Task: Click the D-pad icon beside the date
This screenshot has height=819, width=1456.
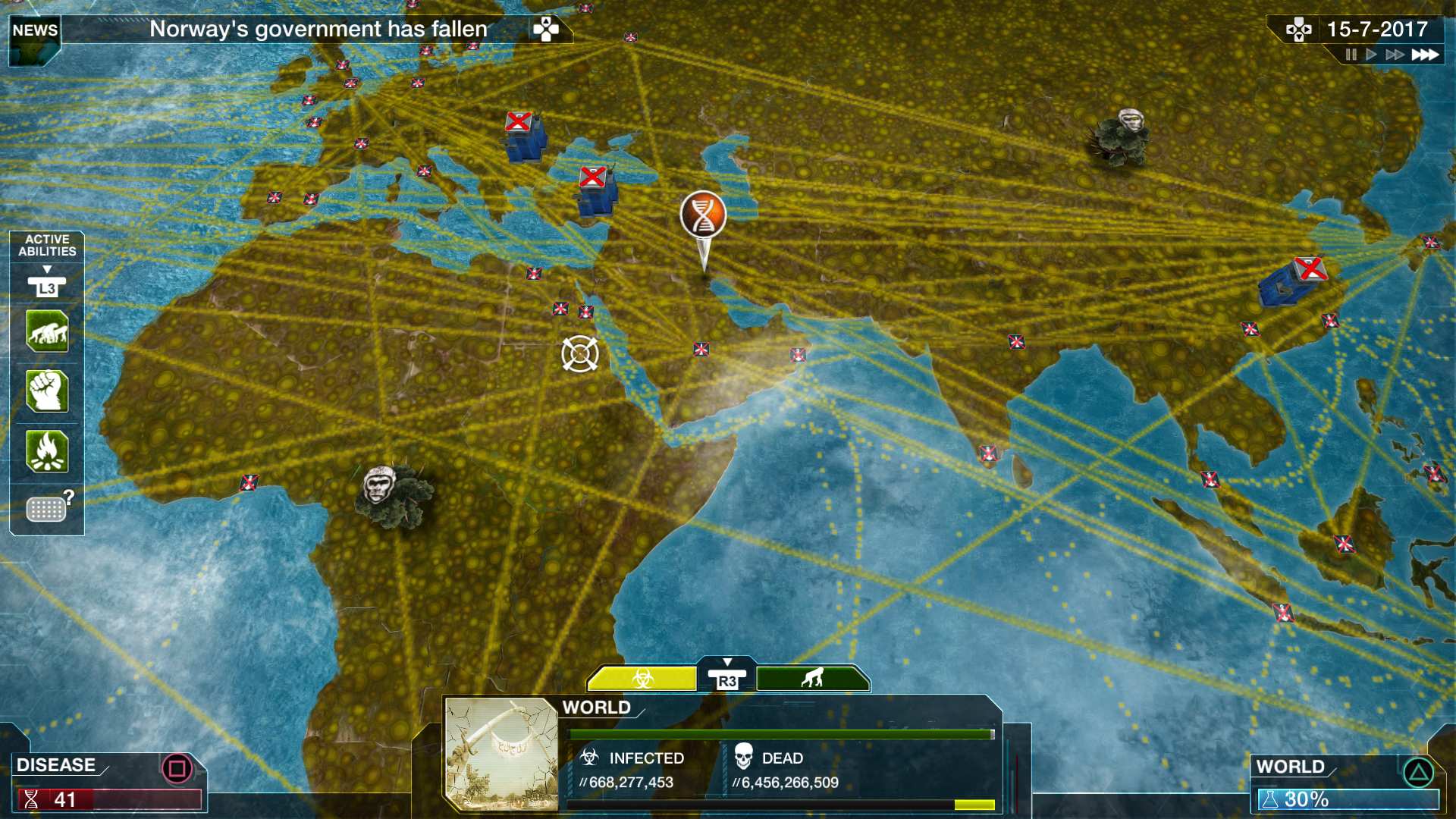Action: point(1299,30)
